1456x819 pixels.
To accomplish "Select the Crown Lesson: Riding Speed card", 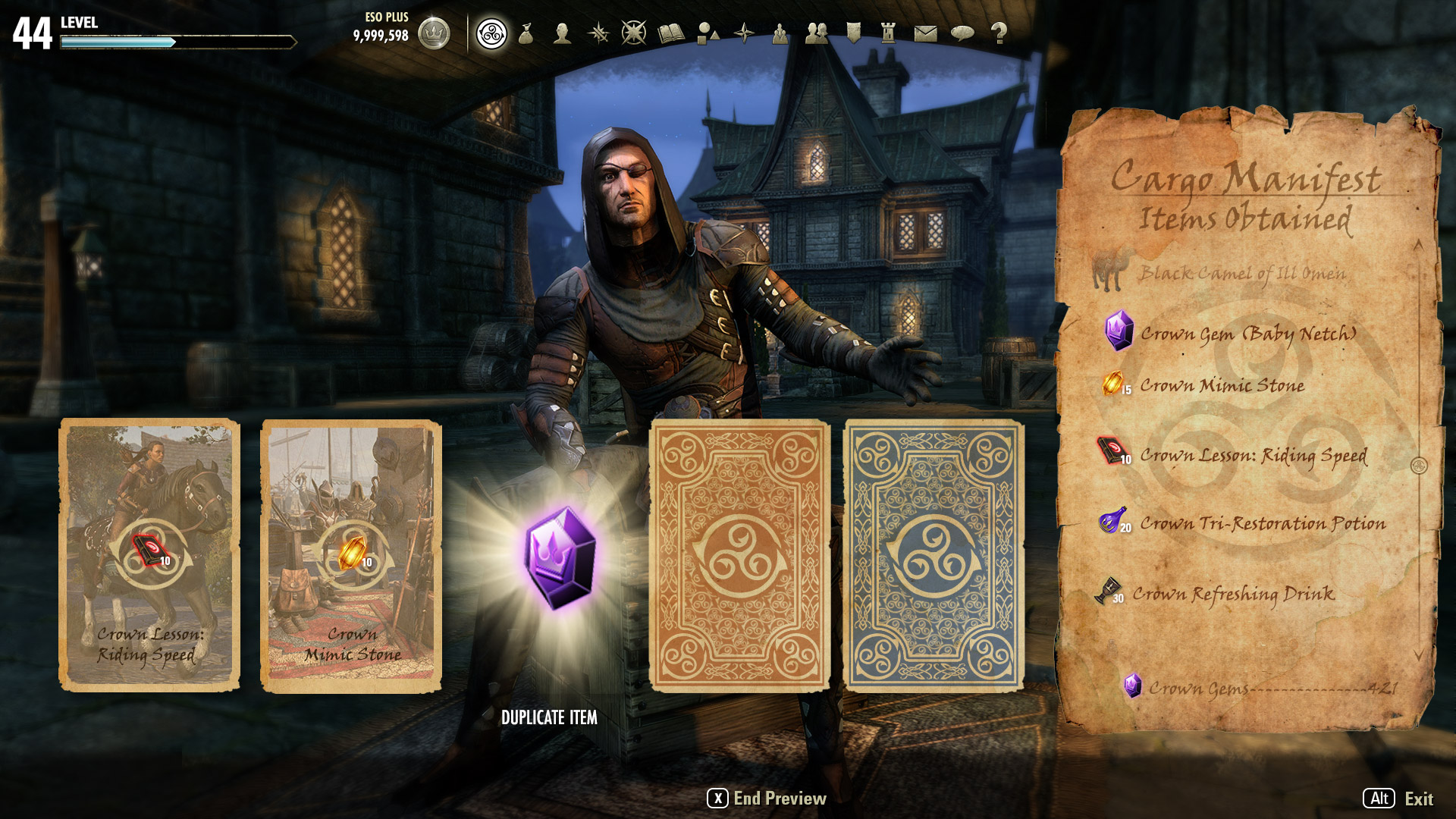I will click(x=149, y=555).
